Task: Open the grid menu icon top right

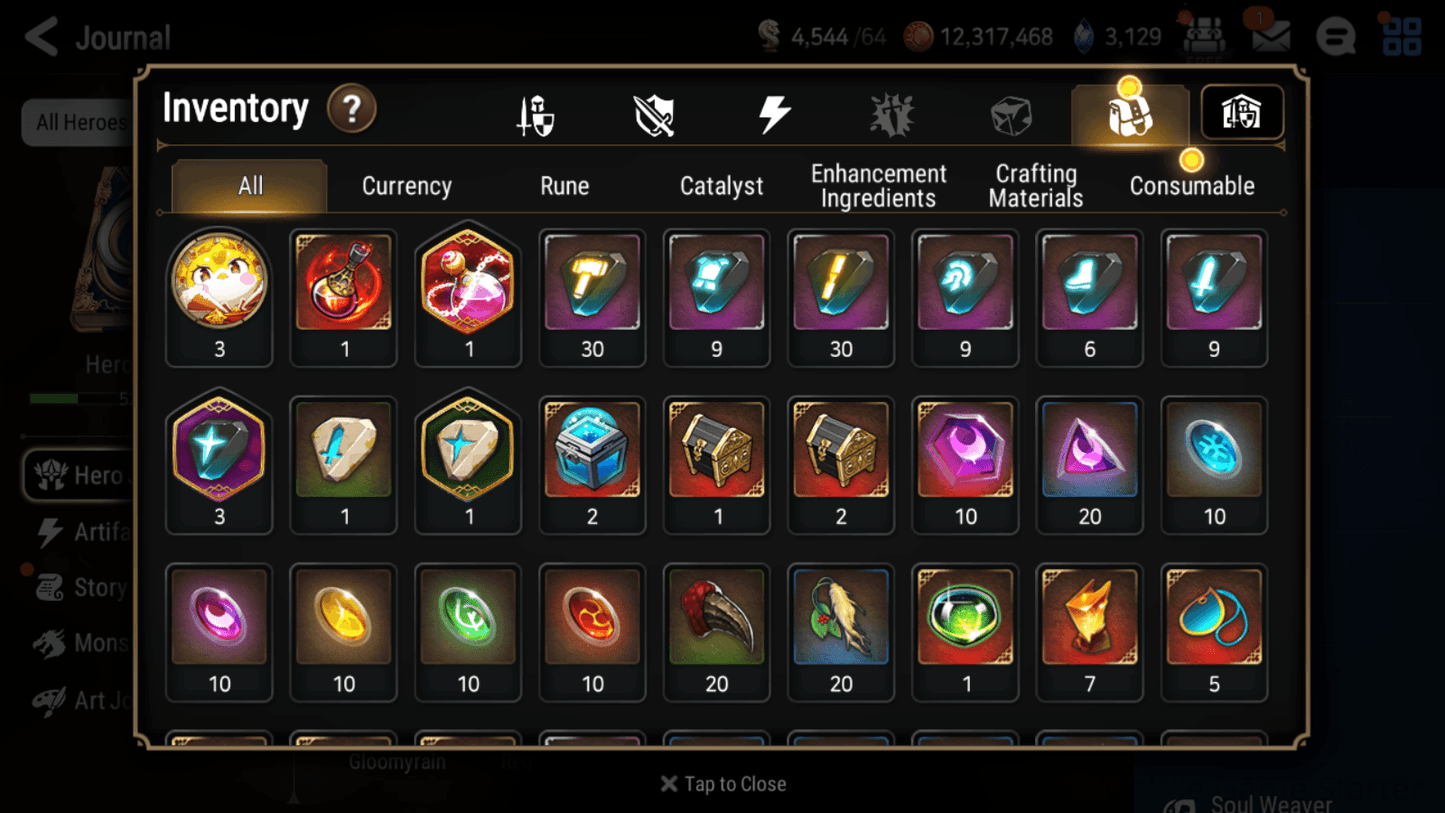Action: point(1400,36)
